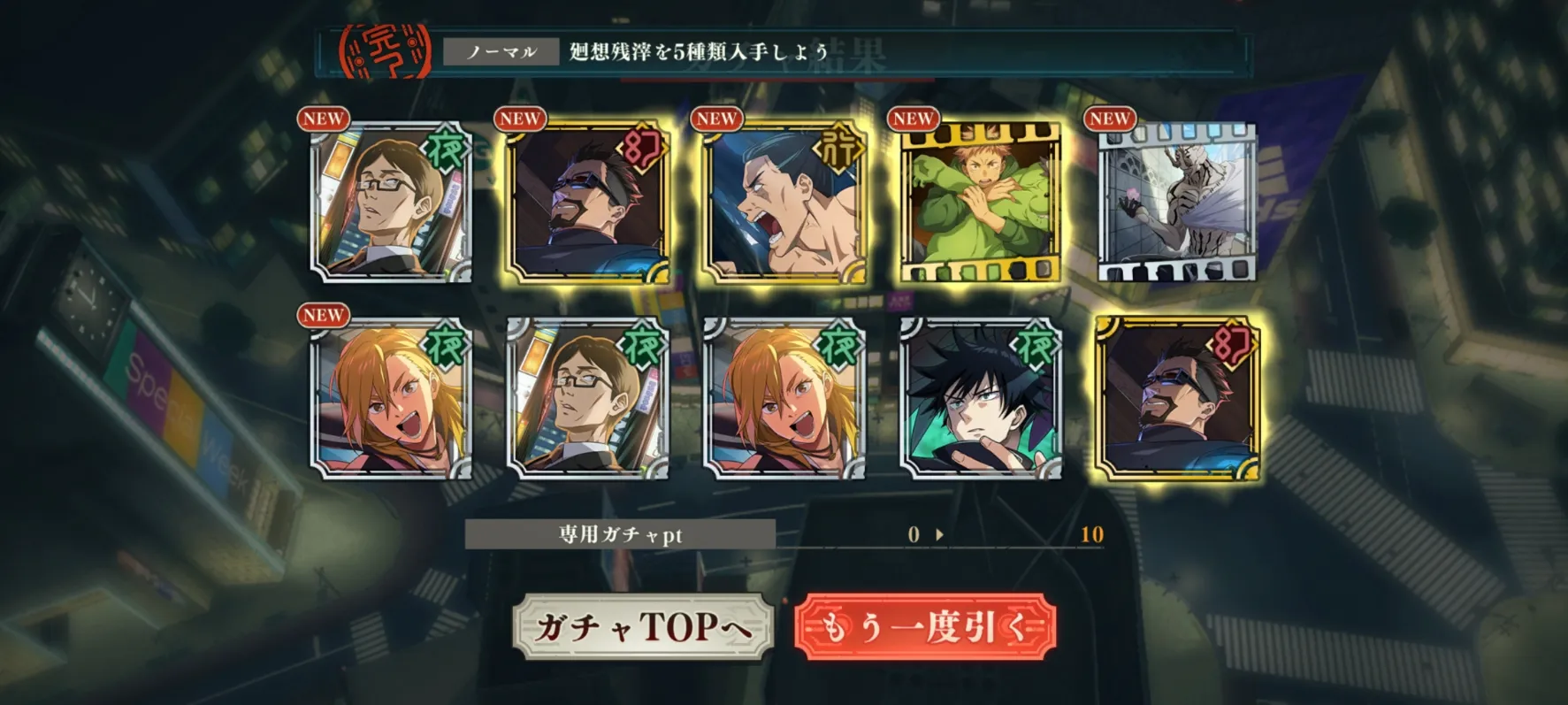Open the pale creature film-frame card
Screen dimensions: 1568x705
click(x=1176, y=203)
